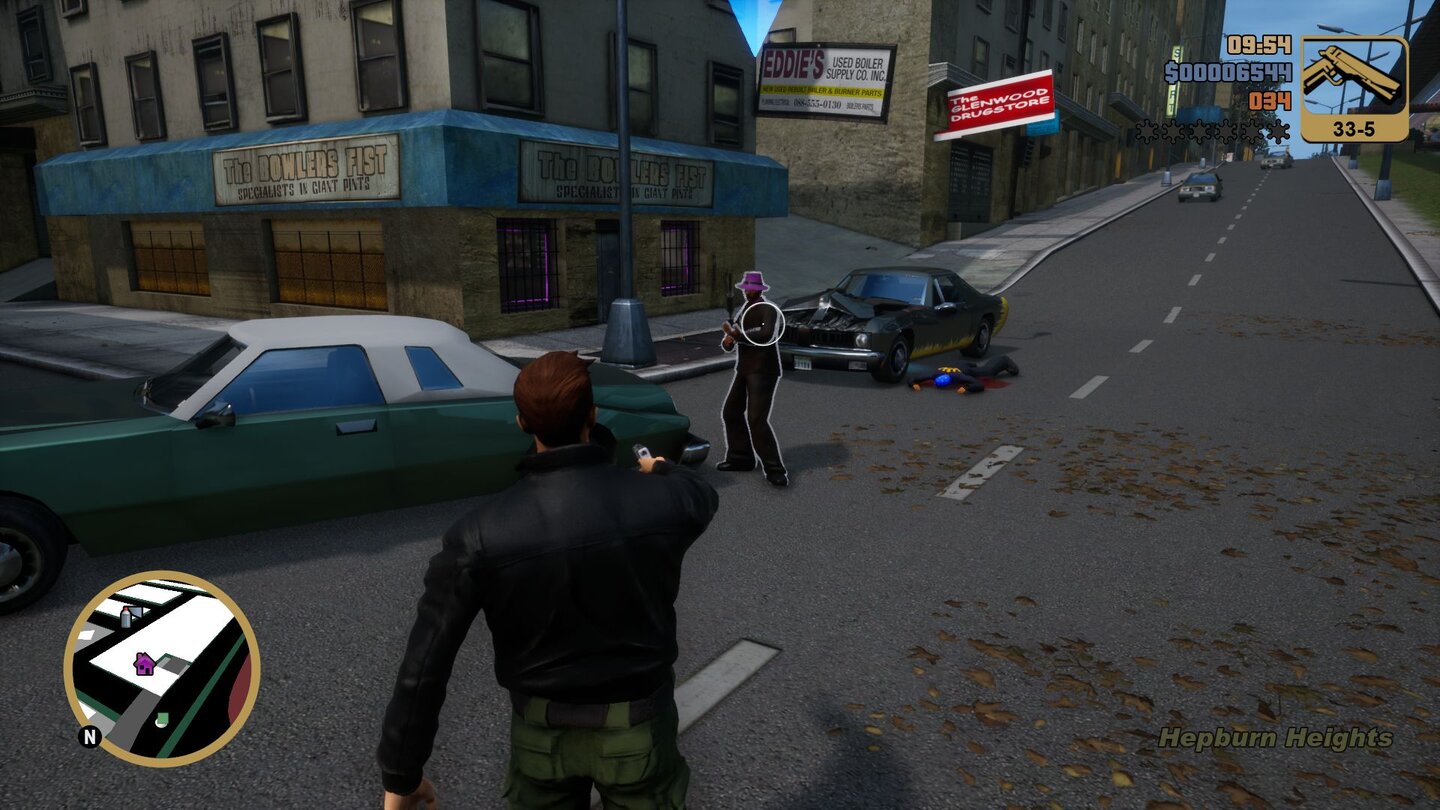
Task: Click the purple safehouse house icon on minimap
Action: (144, 664)
